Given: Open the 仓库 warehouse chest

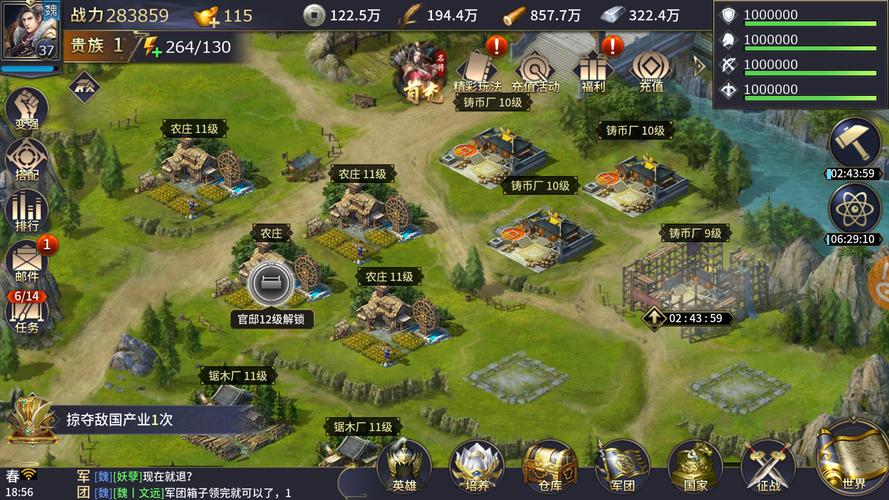Looking at the screenshot, I should (x=549, y=466).
